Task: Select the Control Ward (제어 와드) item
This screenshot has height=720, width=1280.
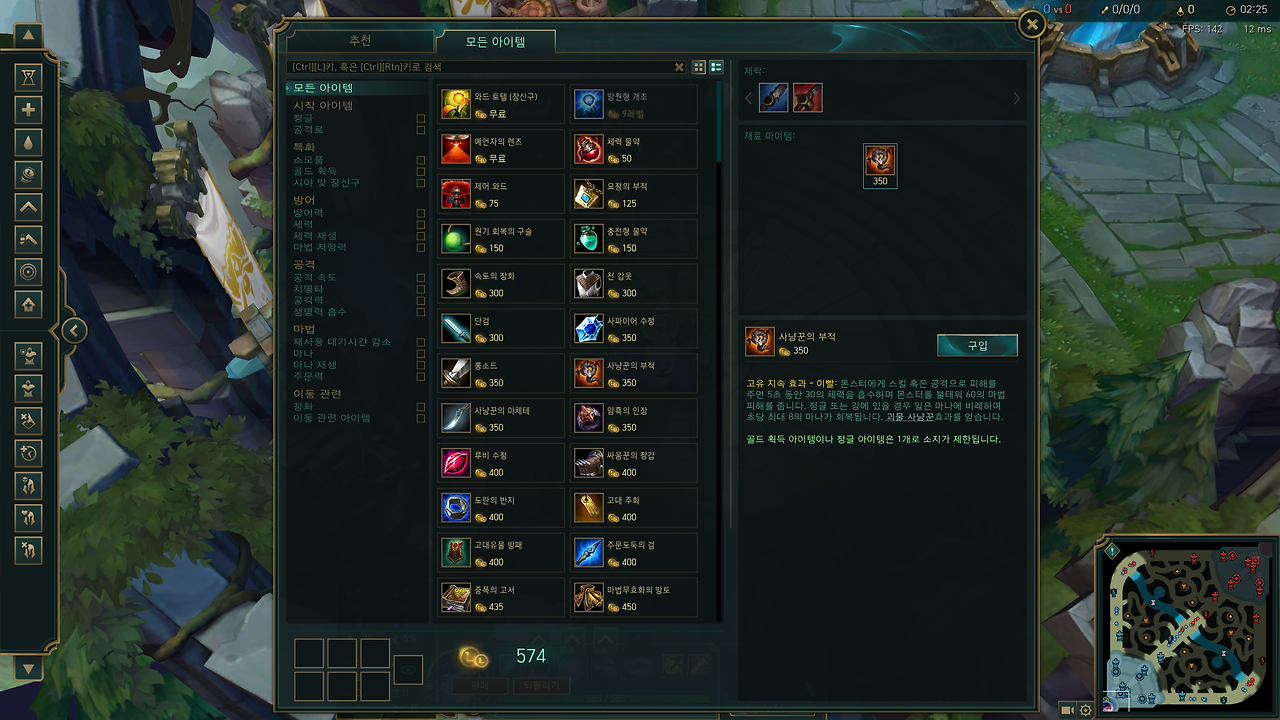Action: click(500, 194)
